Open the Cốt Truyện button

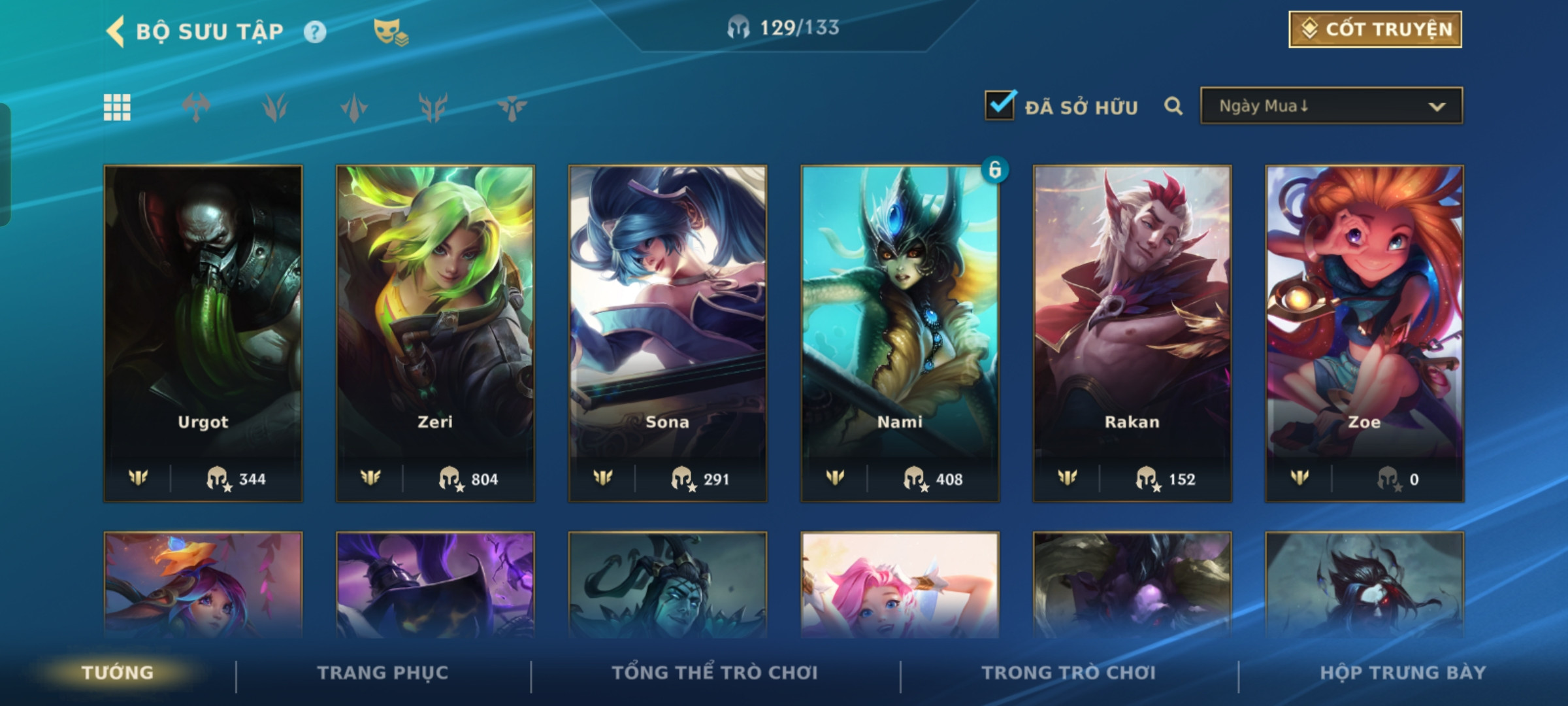[1375, 29]
